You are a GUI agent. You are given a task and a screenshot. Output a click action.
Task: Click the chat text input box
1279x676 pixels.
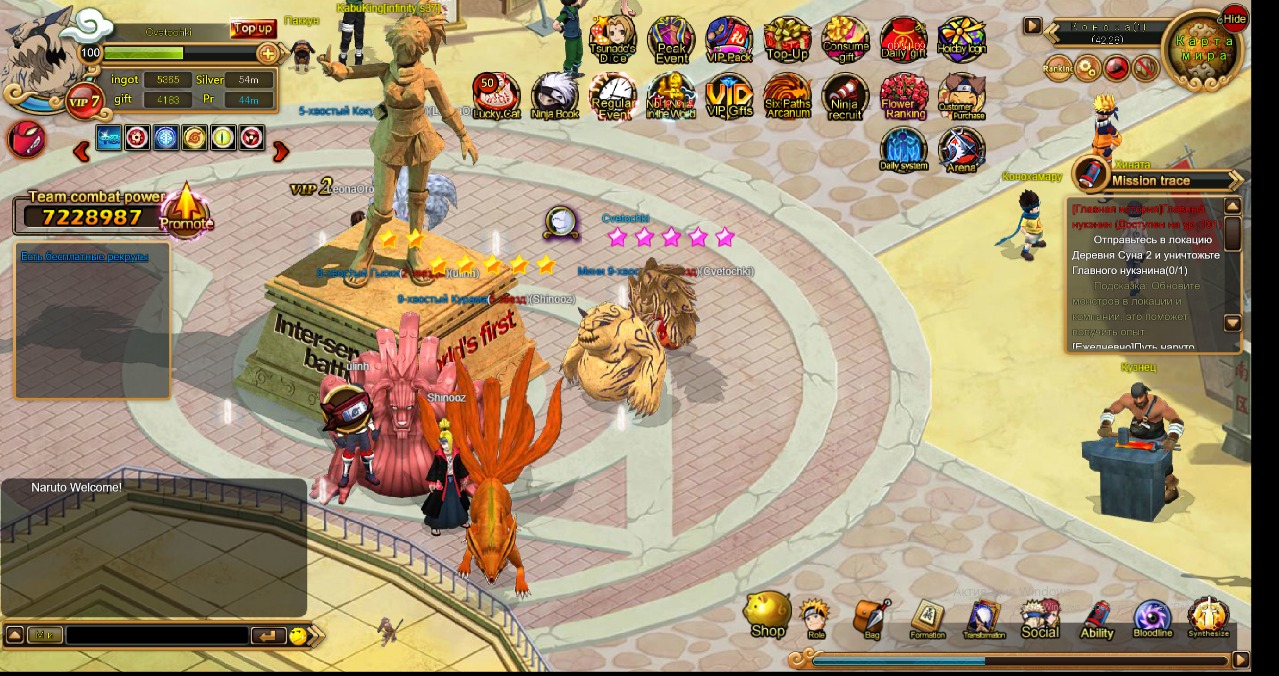click(x=157, y=635)
